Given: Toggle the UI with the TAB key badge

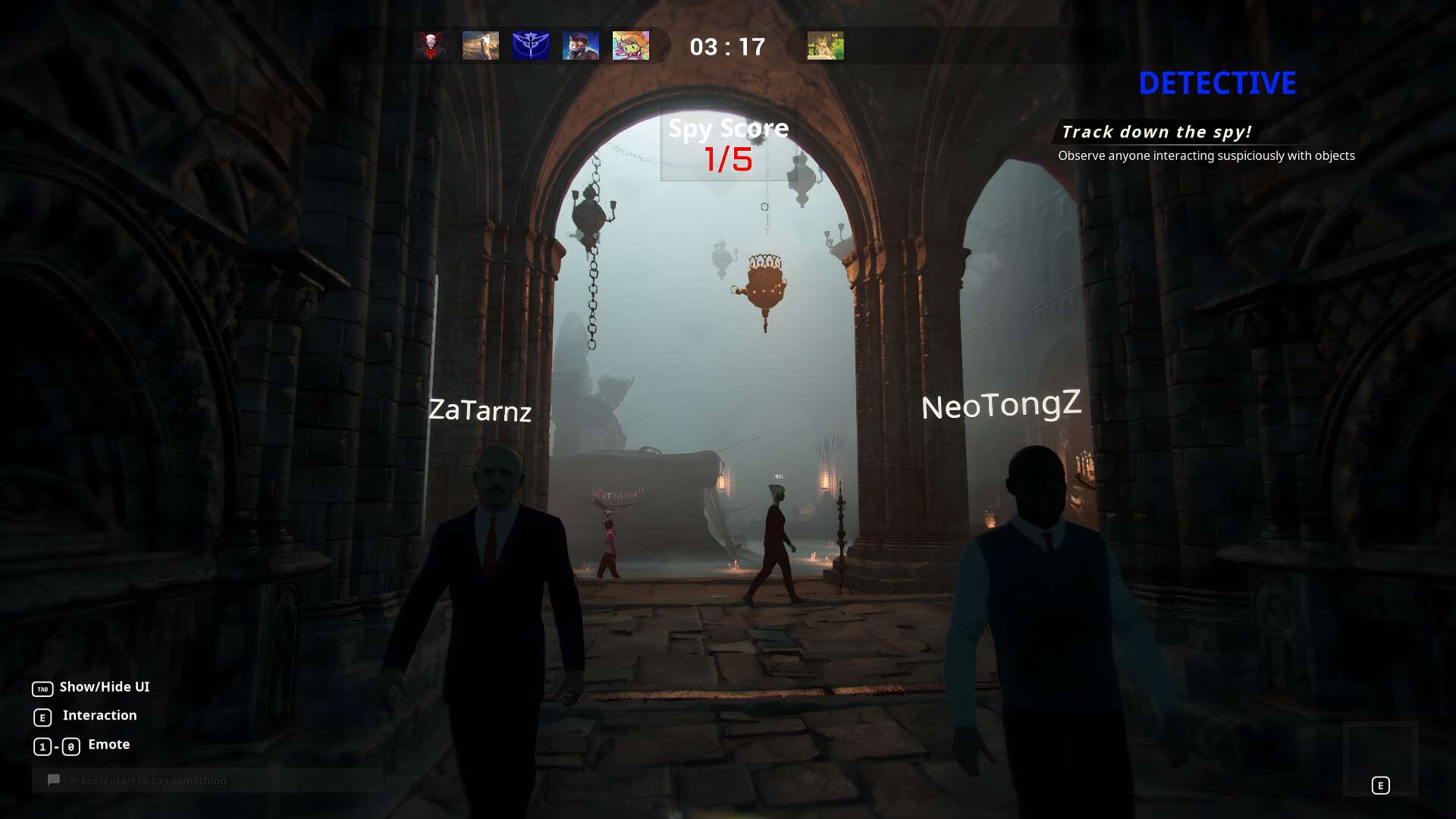Looking at the screenshot, I should (x=43, y=688).
